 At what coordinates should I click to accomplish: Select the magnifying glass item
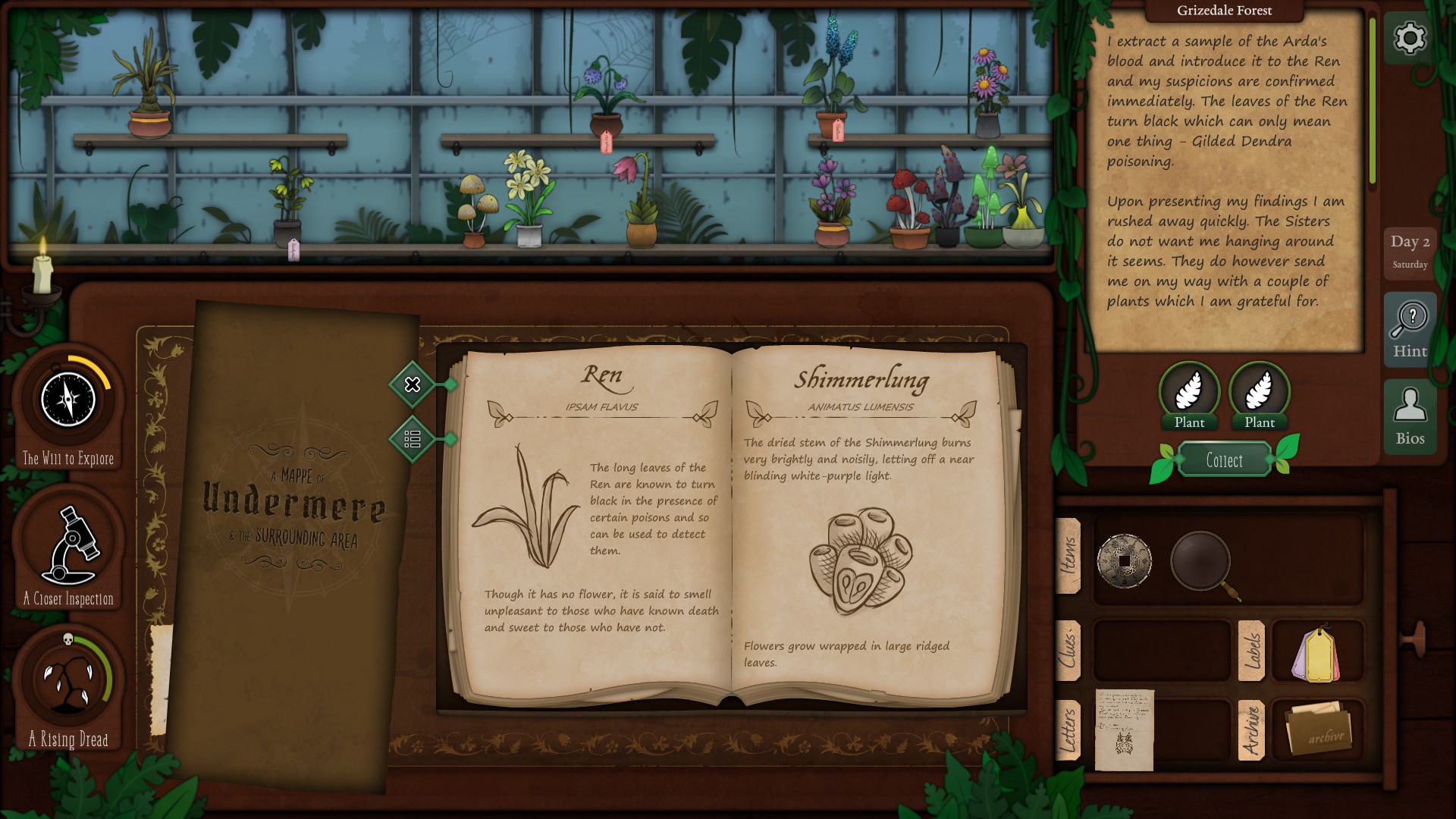[1203, 562]
